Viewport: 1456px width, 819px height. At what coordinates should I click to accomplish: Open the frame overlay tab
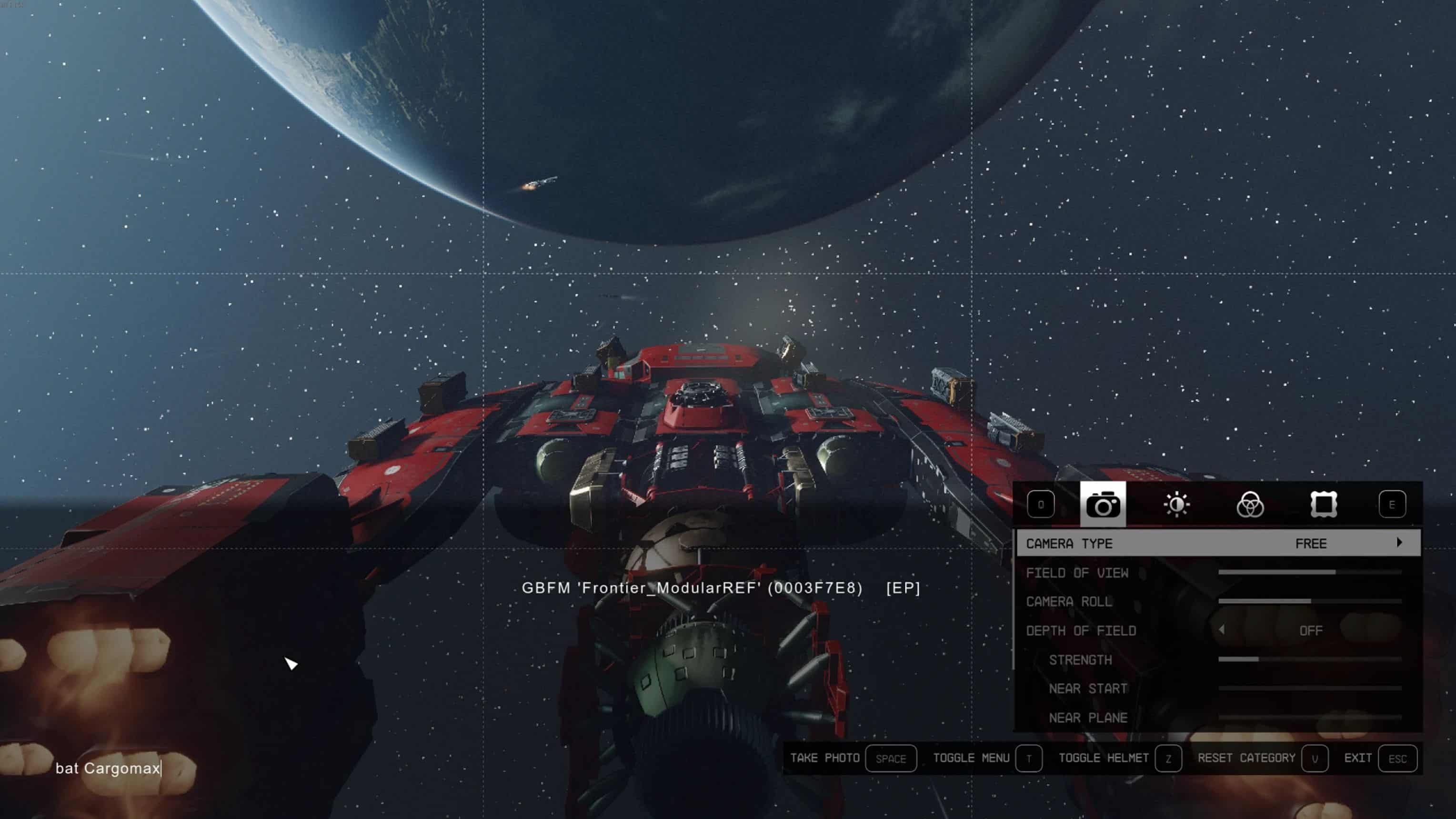click(1323, 504)
